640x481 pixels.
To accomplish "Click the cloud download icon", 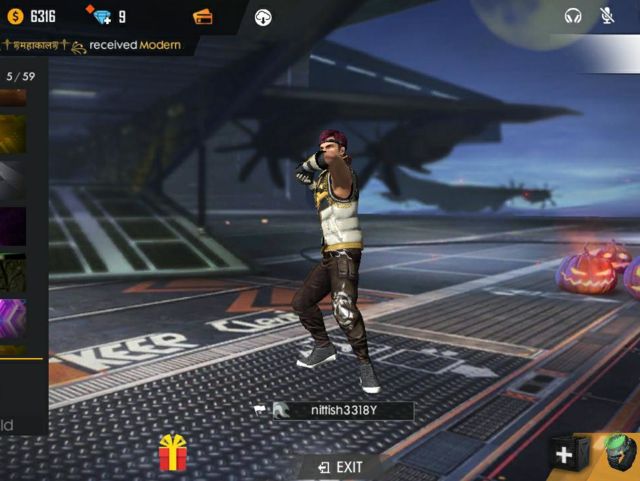I will coord(263,16).
